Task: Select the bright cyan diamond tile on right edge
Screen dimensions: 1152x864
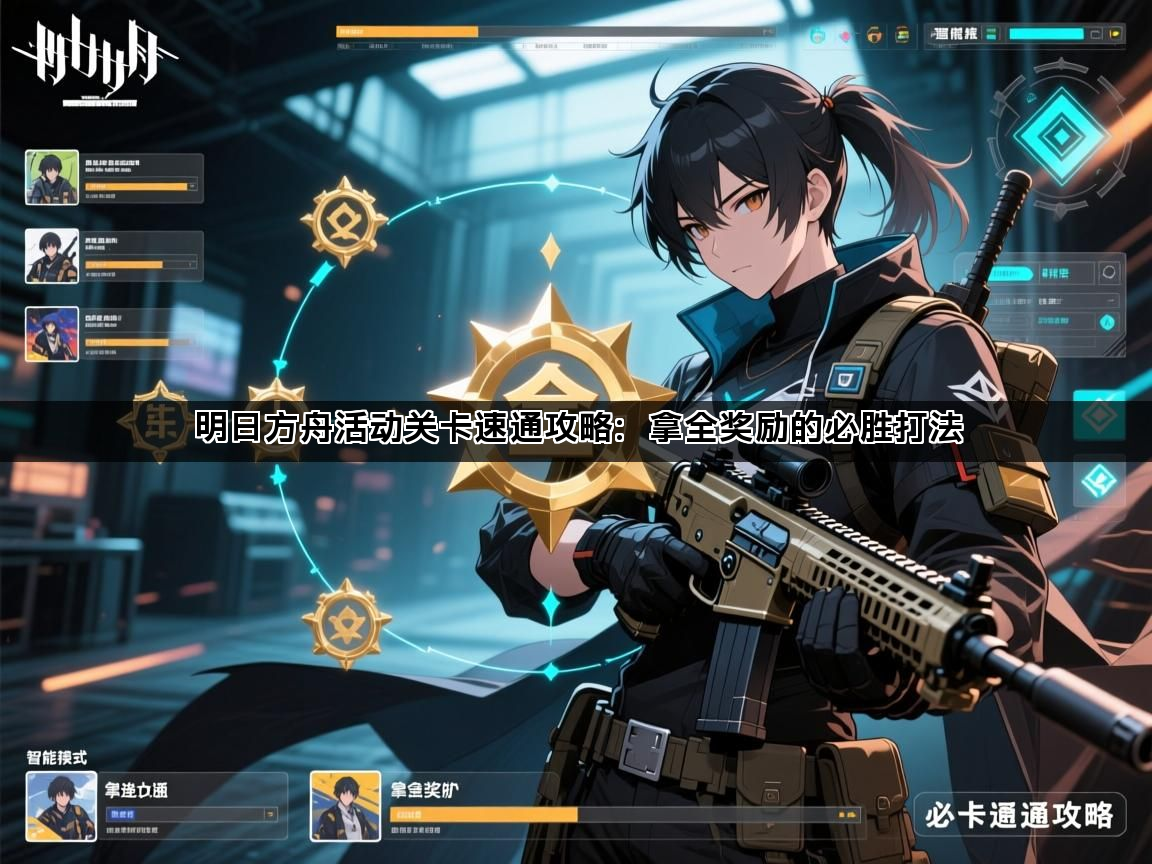Action: [x=1099, y=478]
